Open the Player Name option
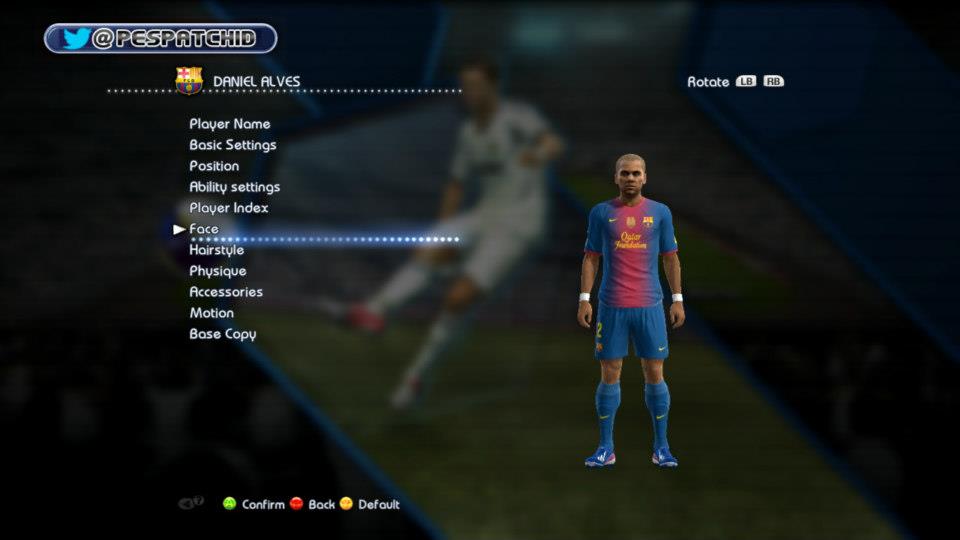Viewport: 960px width, 540px height. pyautogui.click(x=230, y=124)
